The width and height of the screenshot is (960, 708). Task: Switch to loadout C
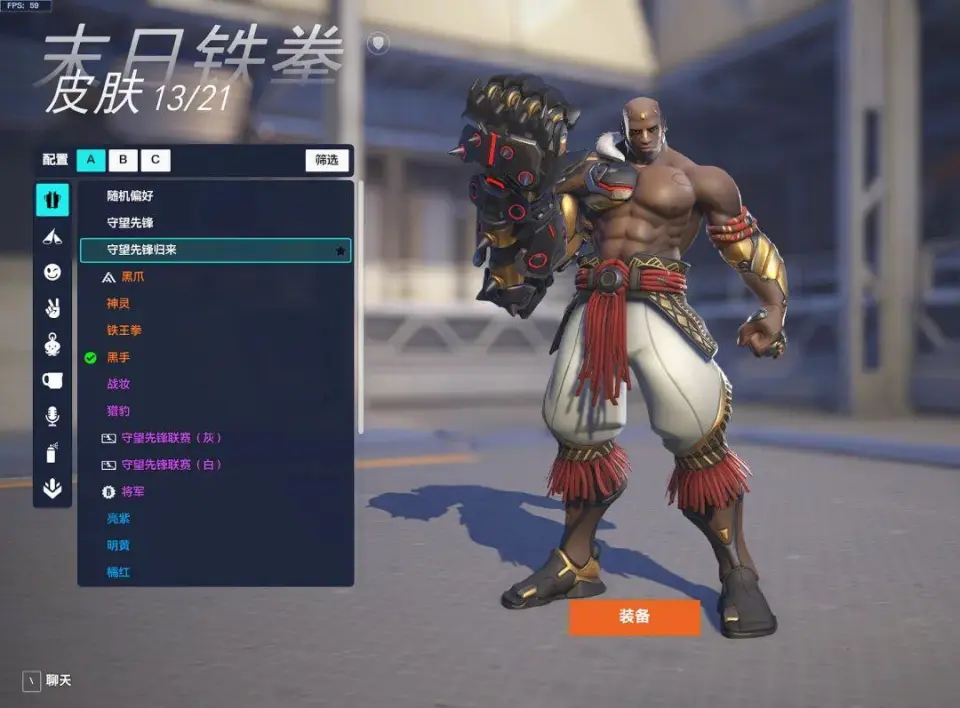coord(155,159)
